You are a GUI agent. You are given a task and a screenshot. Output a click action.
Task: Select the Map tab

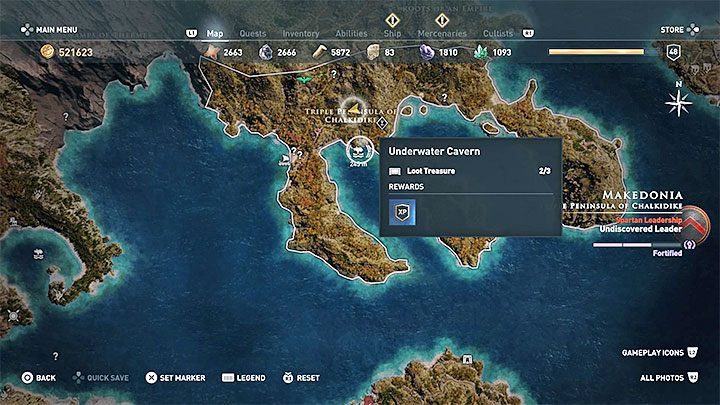pyautogui.click(x=215, y=33)
